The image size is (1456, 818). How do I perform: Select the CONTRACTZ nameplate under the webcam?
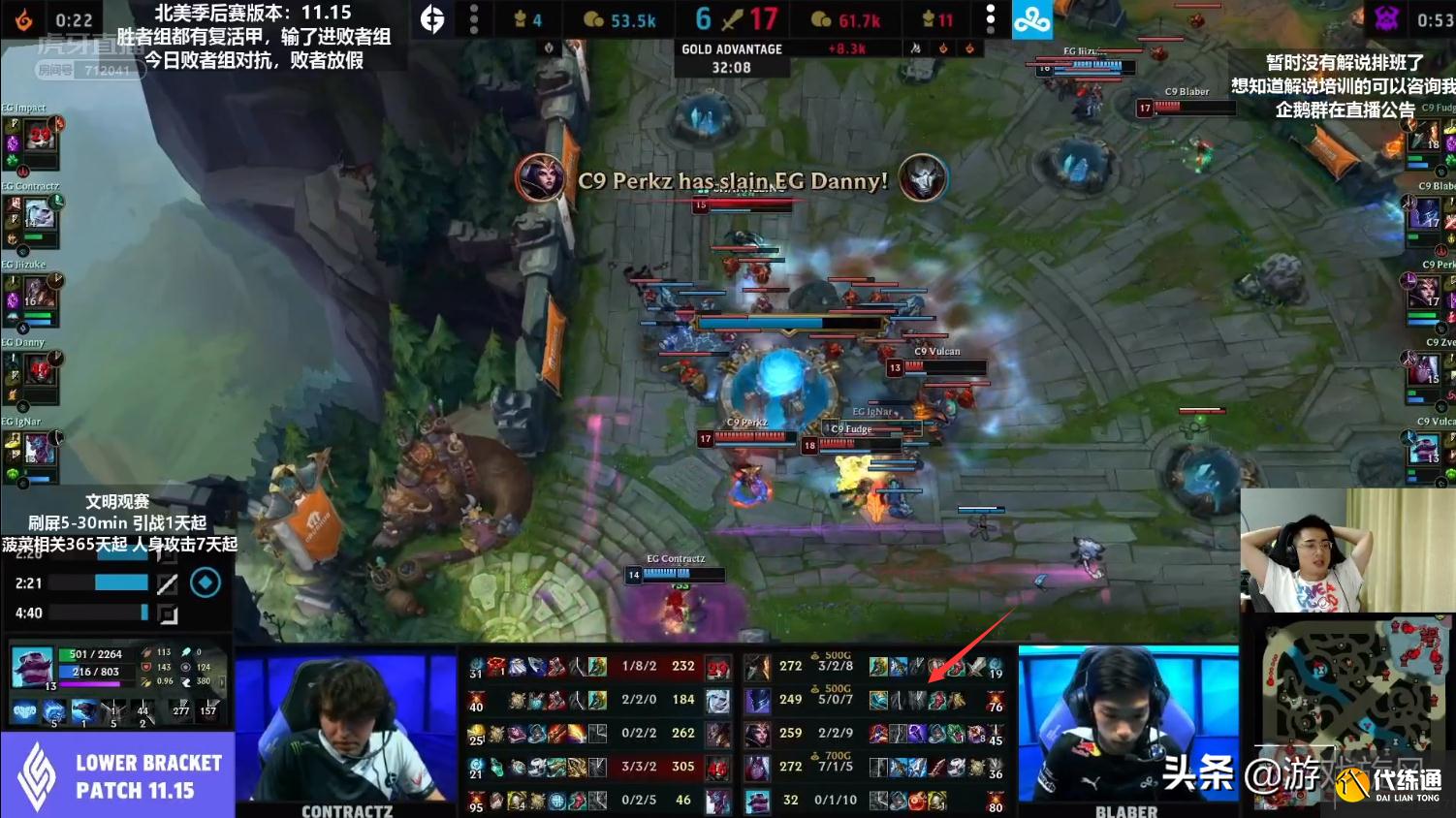pyautogui.click(x=347, y=812)
